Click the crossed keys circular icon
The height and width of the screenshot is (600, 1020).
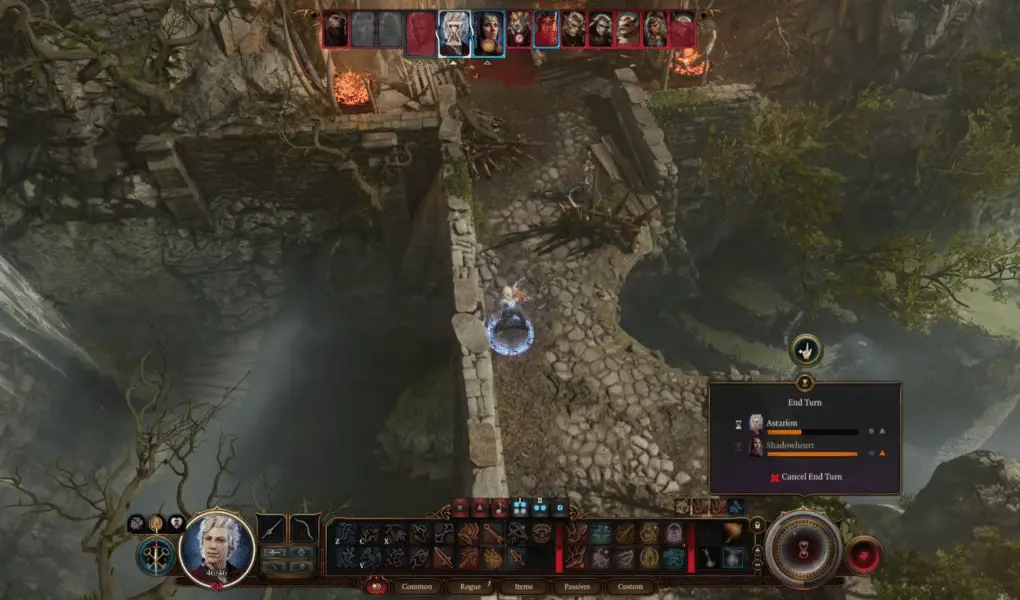pyautogui.click(x=156, y=553)
